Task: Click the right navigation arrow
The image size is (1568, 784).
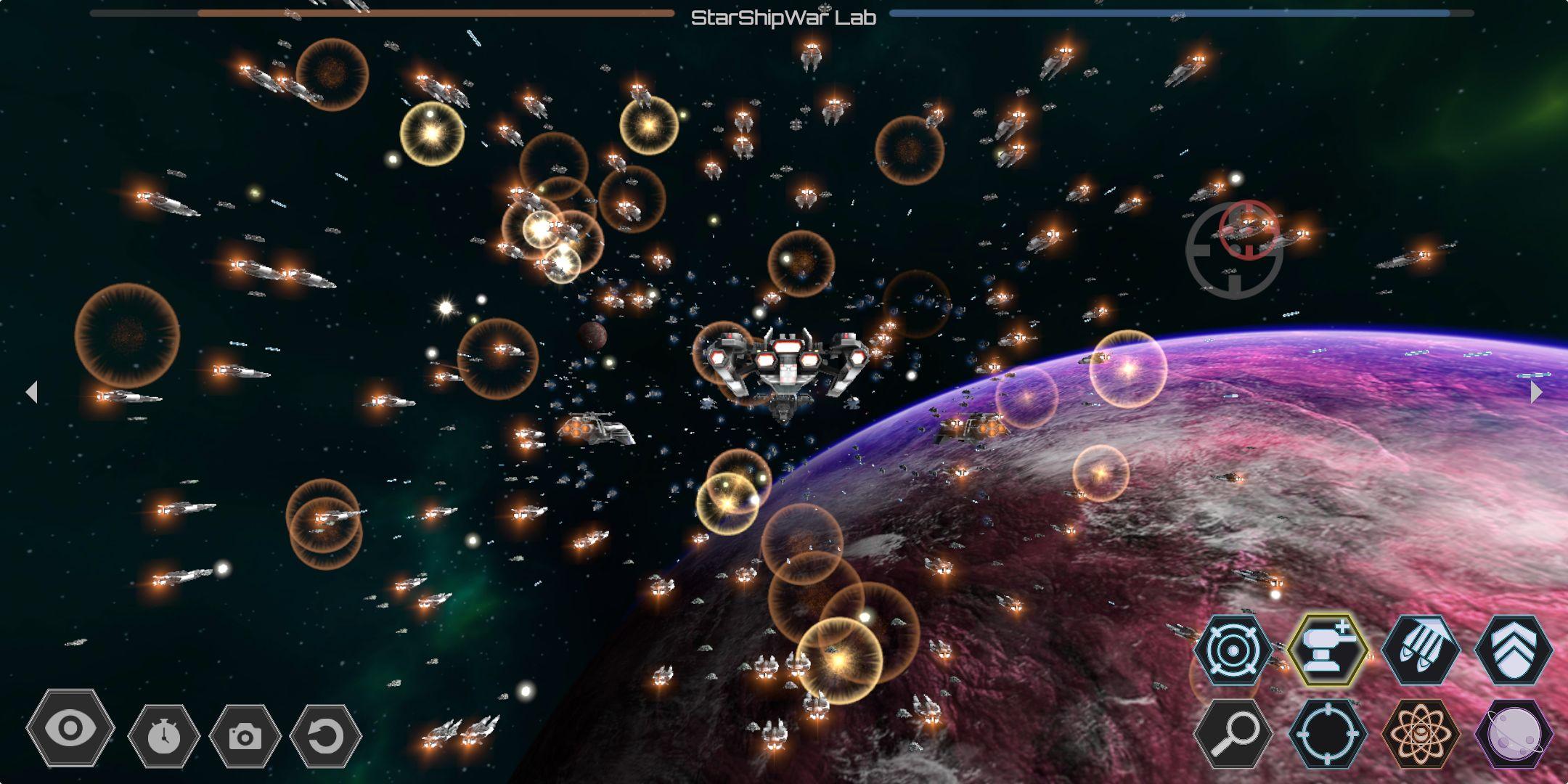Action: pos(1536,392)
